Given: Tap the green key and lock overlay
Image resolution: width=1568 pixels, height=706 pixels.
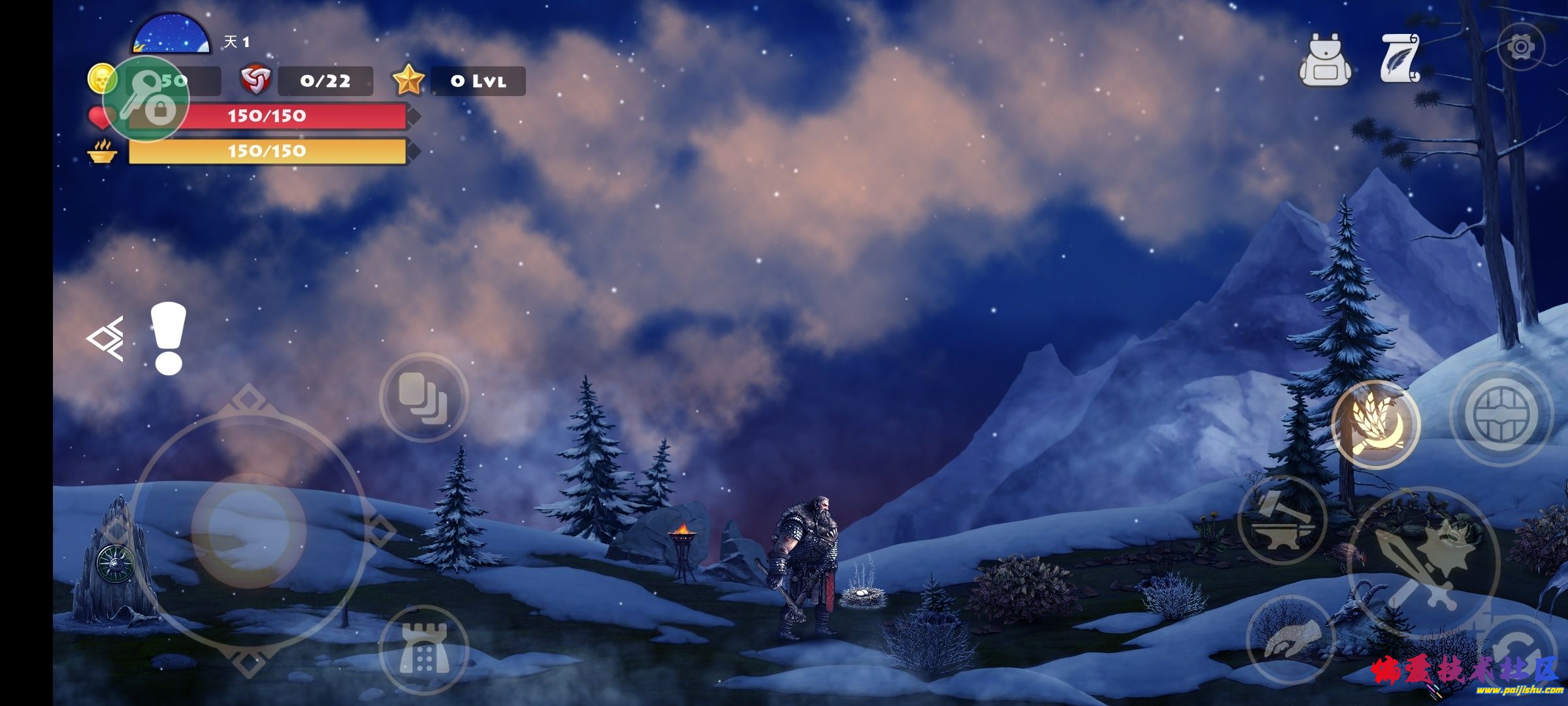Looking at the screenshot, I should [x=146, y=98].
